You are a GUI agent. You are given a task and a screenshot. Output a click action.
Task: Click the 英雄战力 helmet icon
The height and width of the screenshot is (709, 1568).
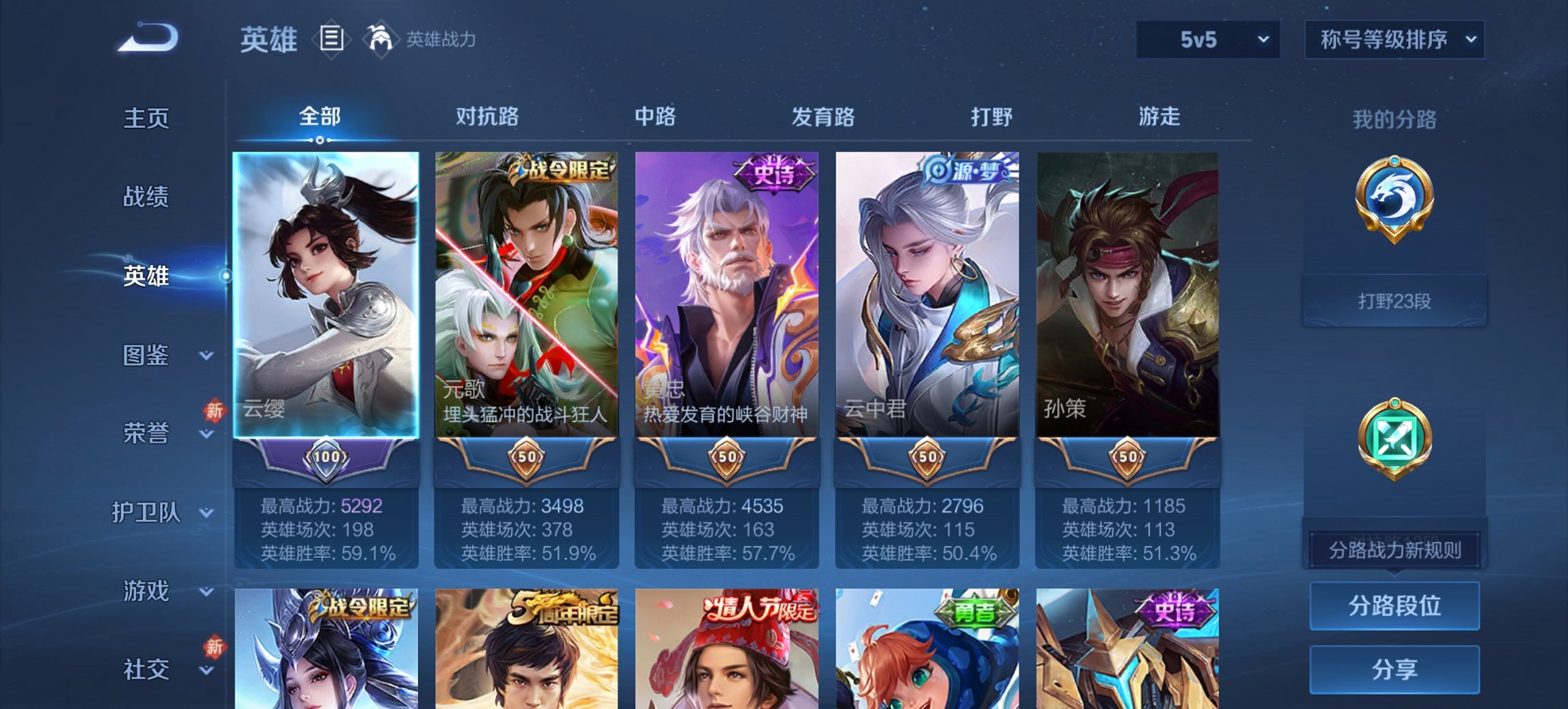coord(381,40)
